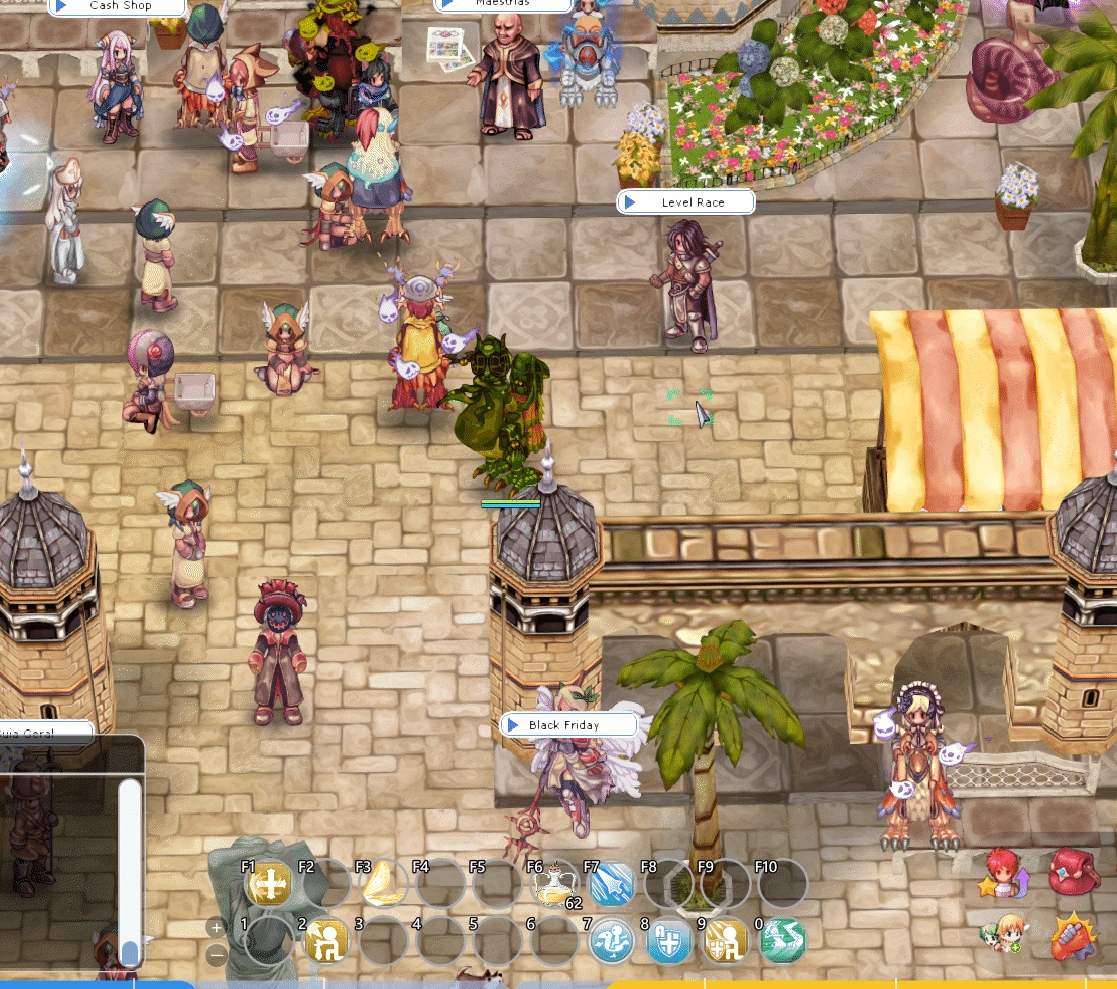Activate the blue shield cross skill in slot 8
The height and width of the screenshot is (989, 1117).
668,942
